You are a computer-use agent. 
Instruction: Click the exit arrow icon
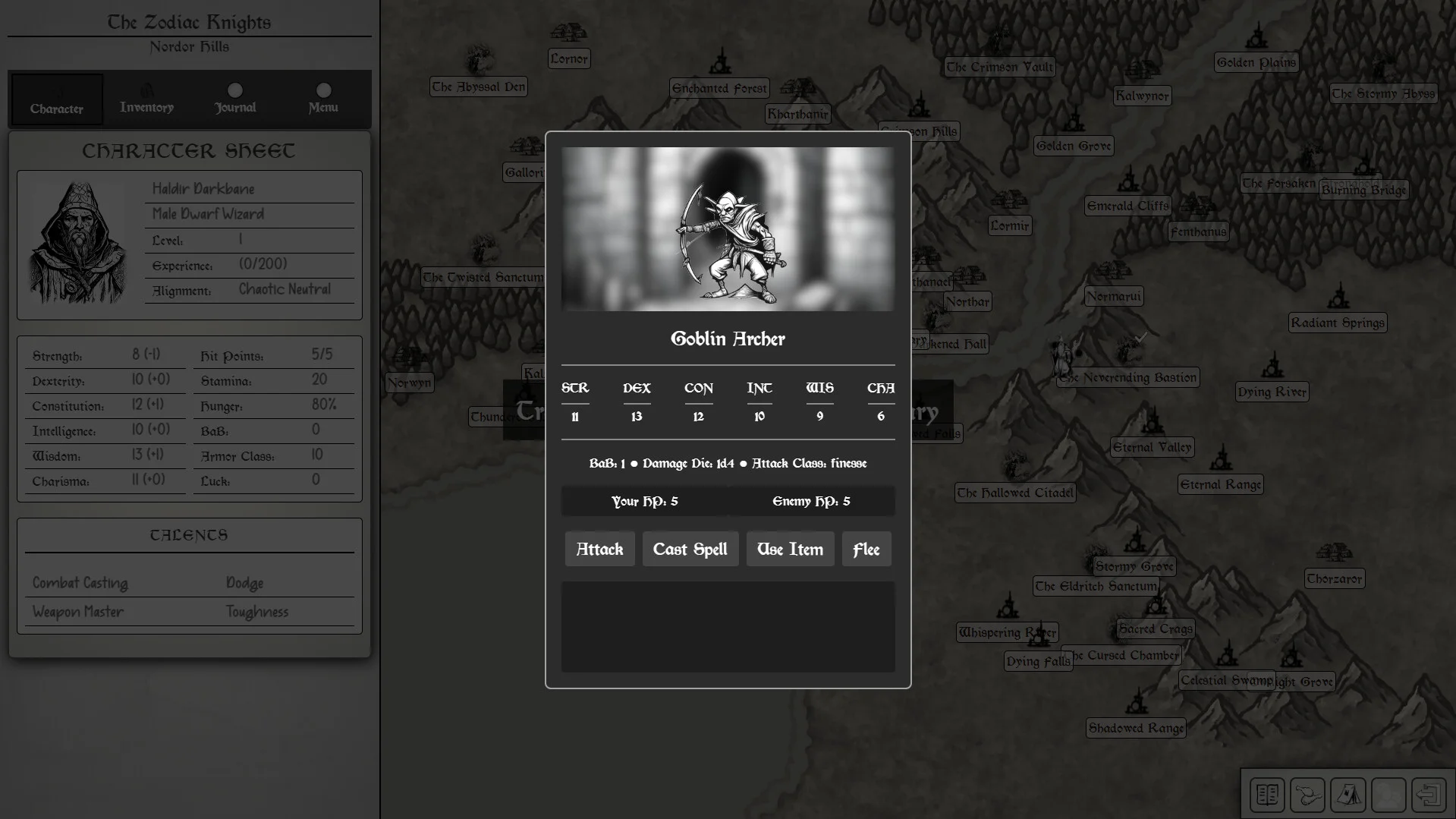pos(1428,795)
